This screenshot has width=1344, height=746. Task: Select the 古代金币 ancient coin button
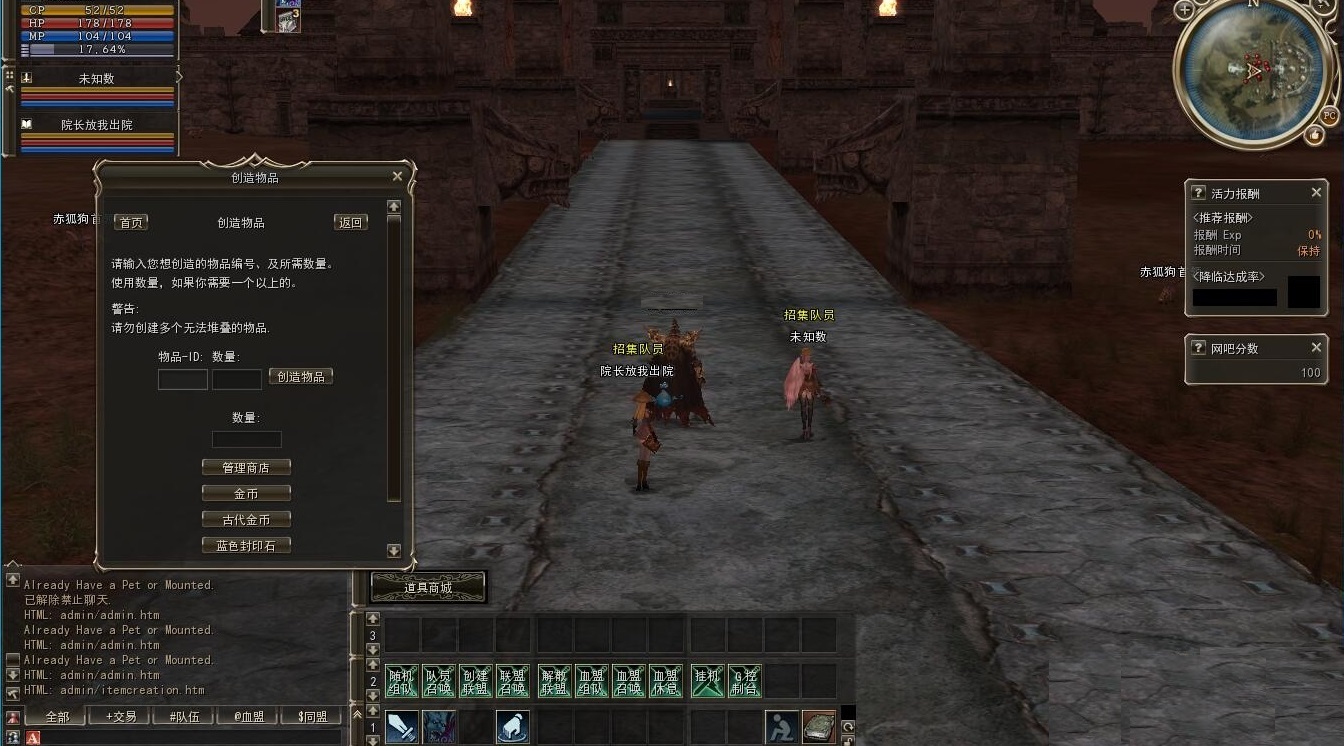point(246,520)
